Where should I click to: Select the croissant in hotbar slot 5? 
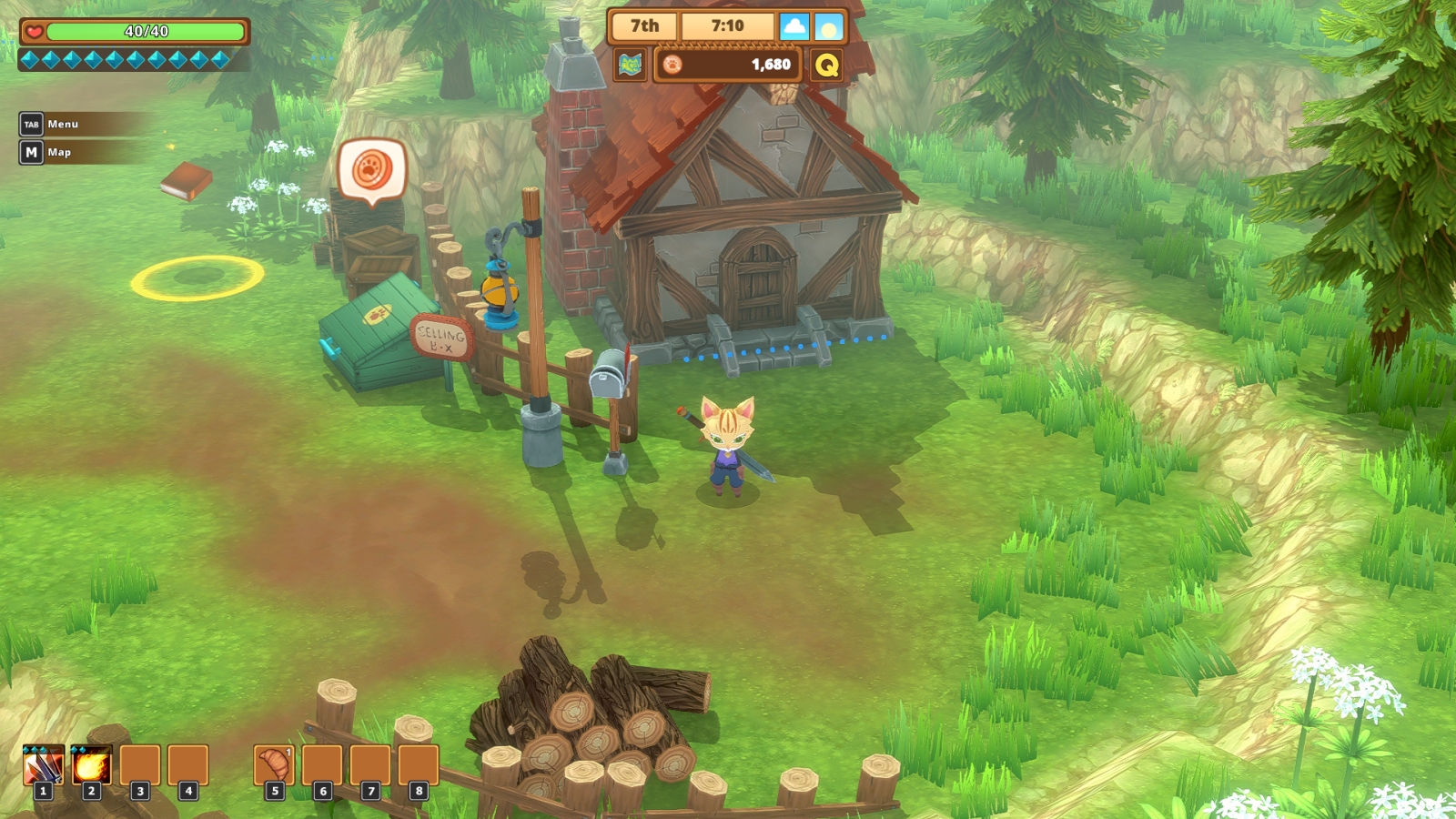[x=274, y=765]
